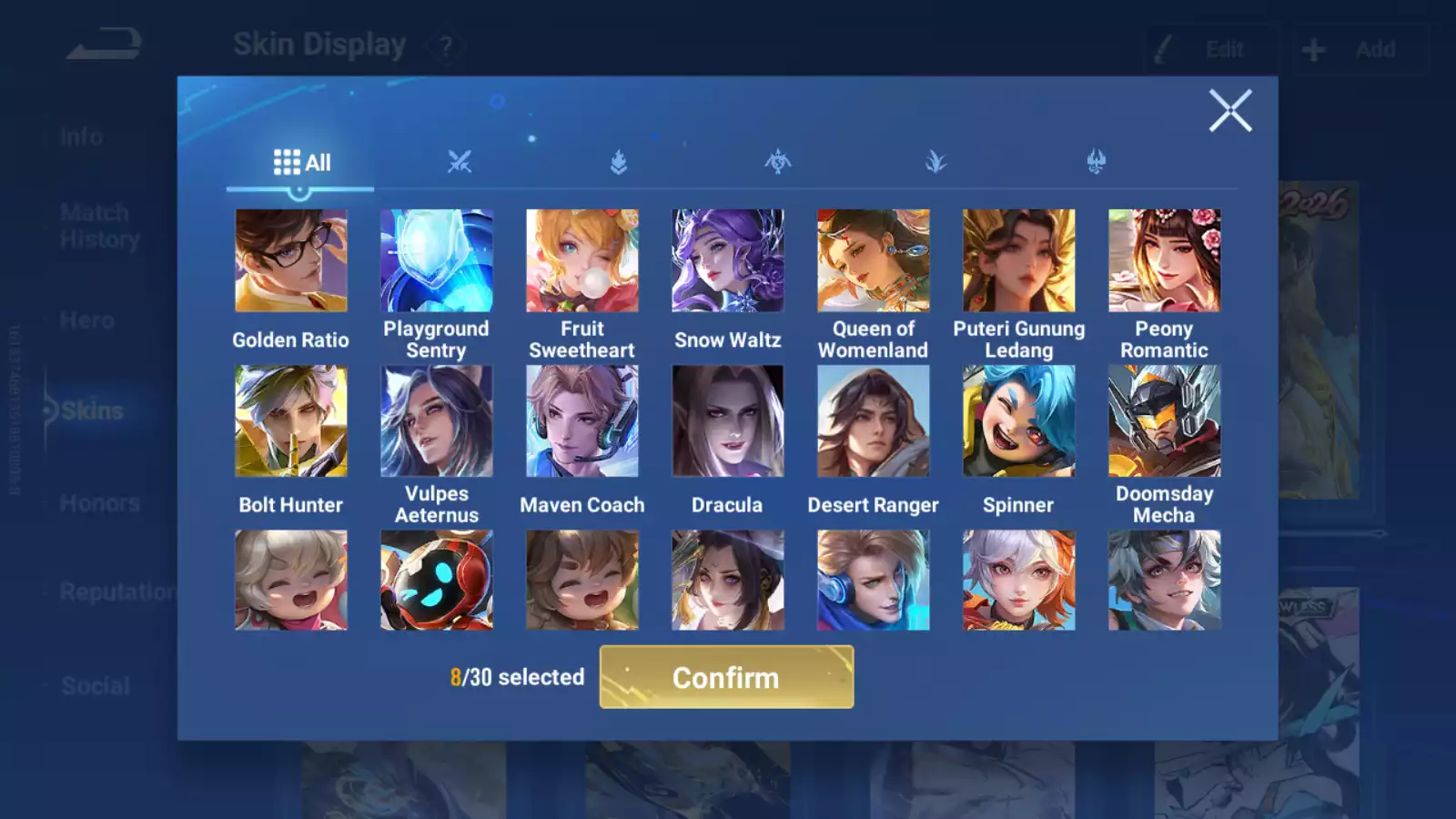The image size is (1456, 819).
Task: Close the skin selection dialog
Action: point(1230,111)
